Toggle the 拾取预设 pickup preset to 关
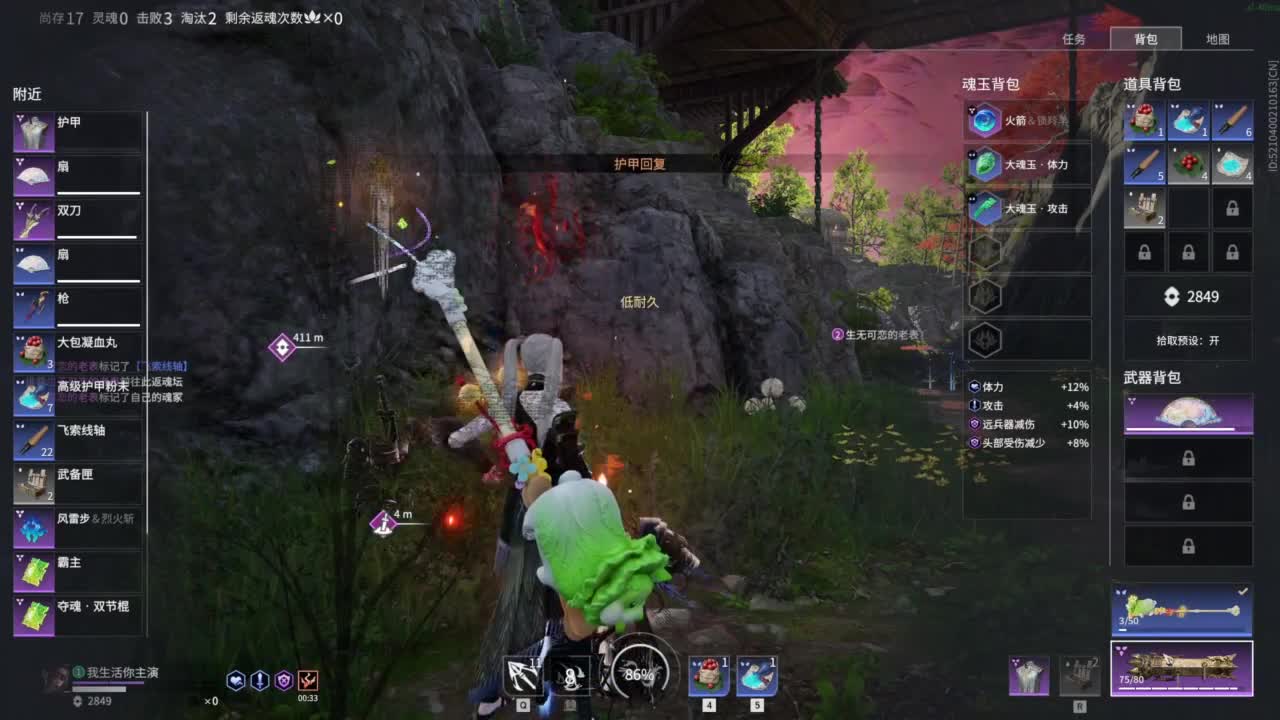 point(1186,340)
